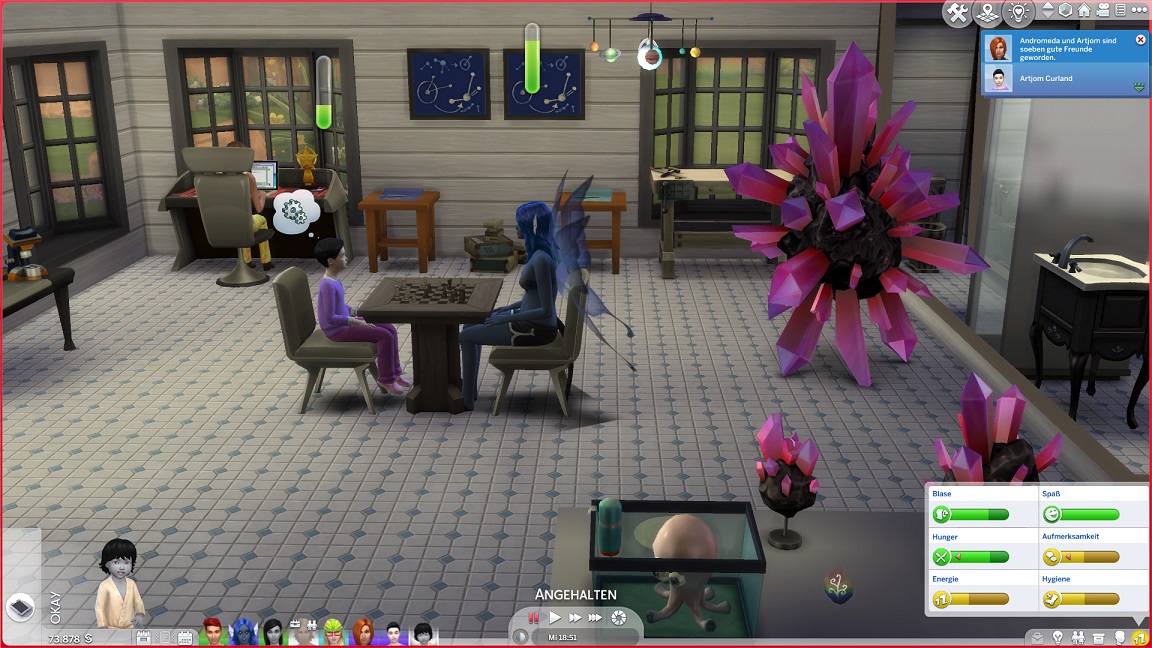Open the Gallery lightbulb-heart button
1152x648 pixels.
[x=1018, y=13]
